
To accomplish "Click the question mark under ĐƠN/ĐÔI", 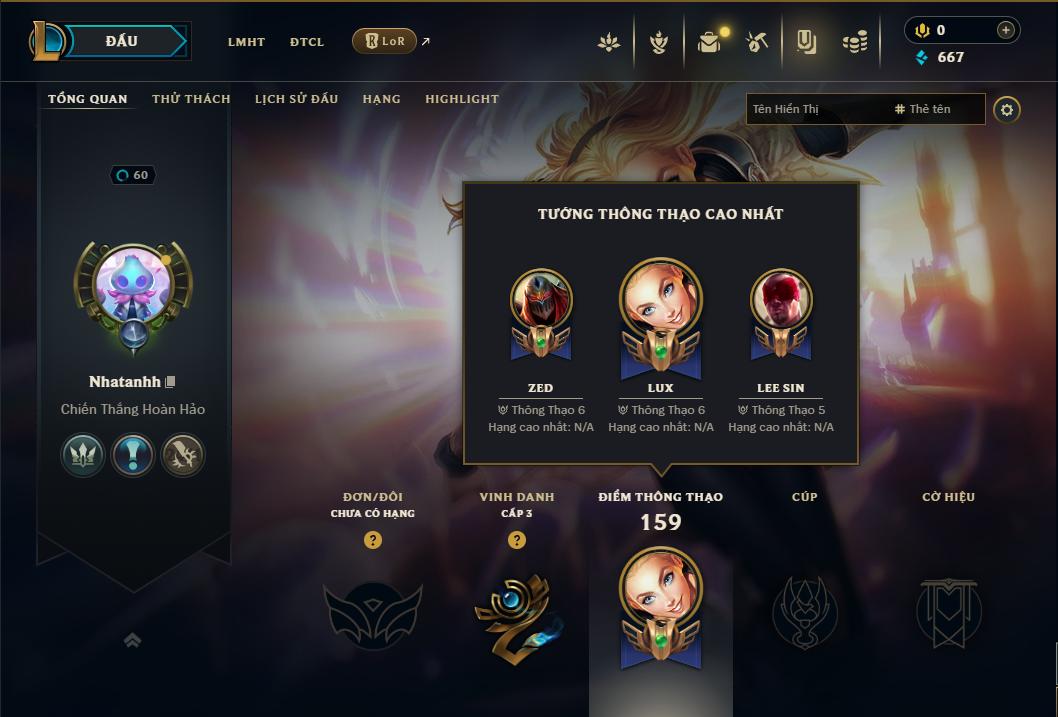I will (x=373, y=540).
